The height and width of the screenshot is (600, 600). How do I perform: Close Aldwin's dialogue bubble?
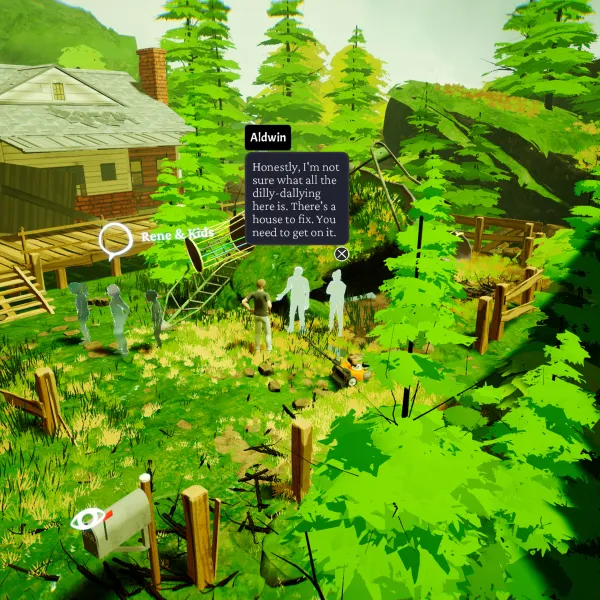(342, 254)
